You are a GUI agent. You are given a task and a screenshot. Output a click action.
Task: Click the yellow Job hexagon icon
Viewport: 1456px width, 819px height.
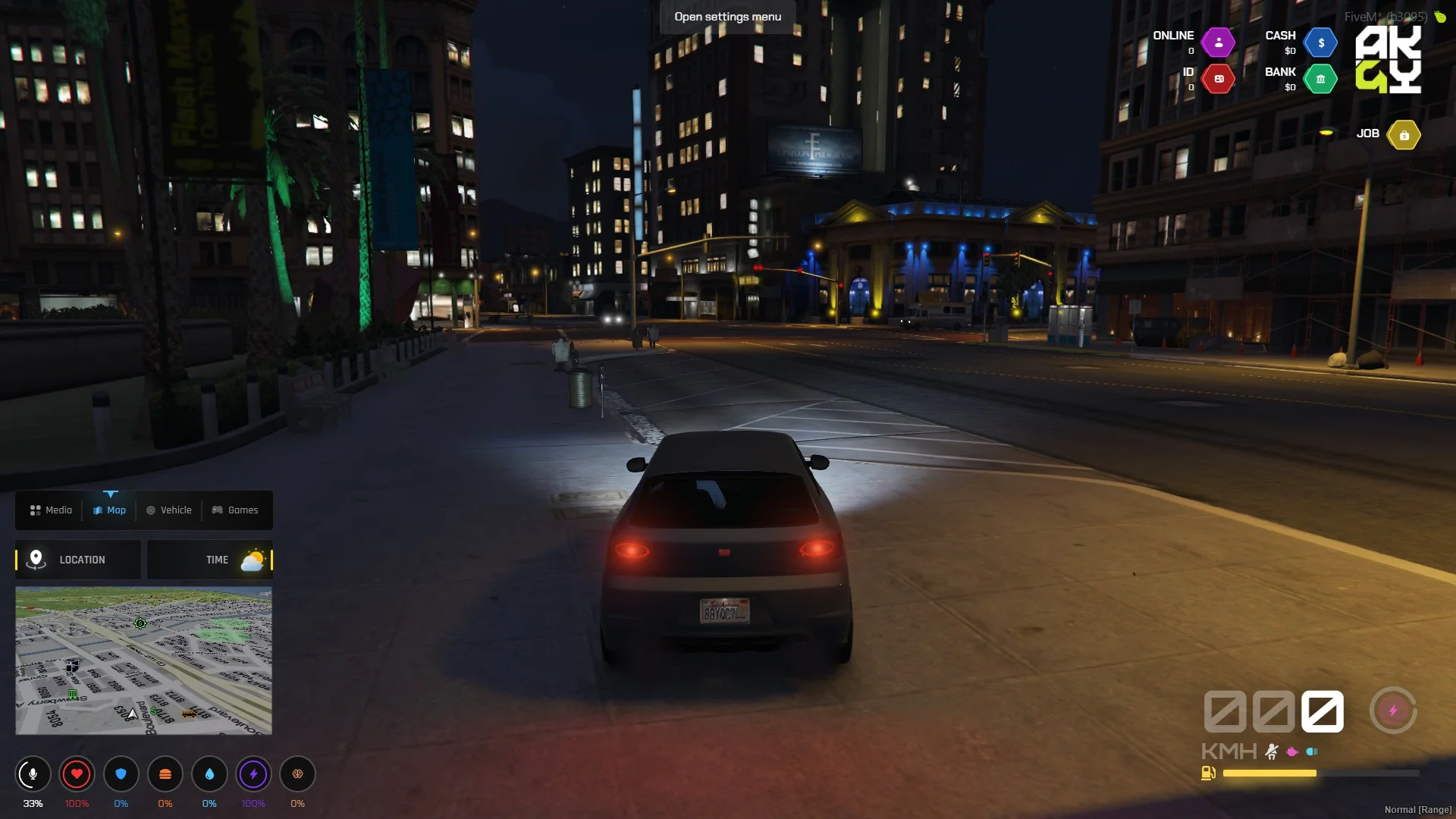[x=1404, y=135]
